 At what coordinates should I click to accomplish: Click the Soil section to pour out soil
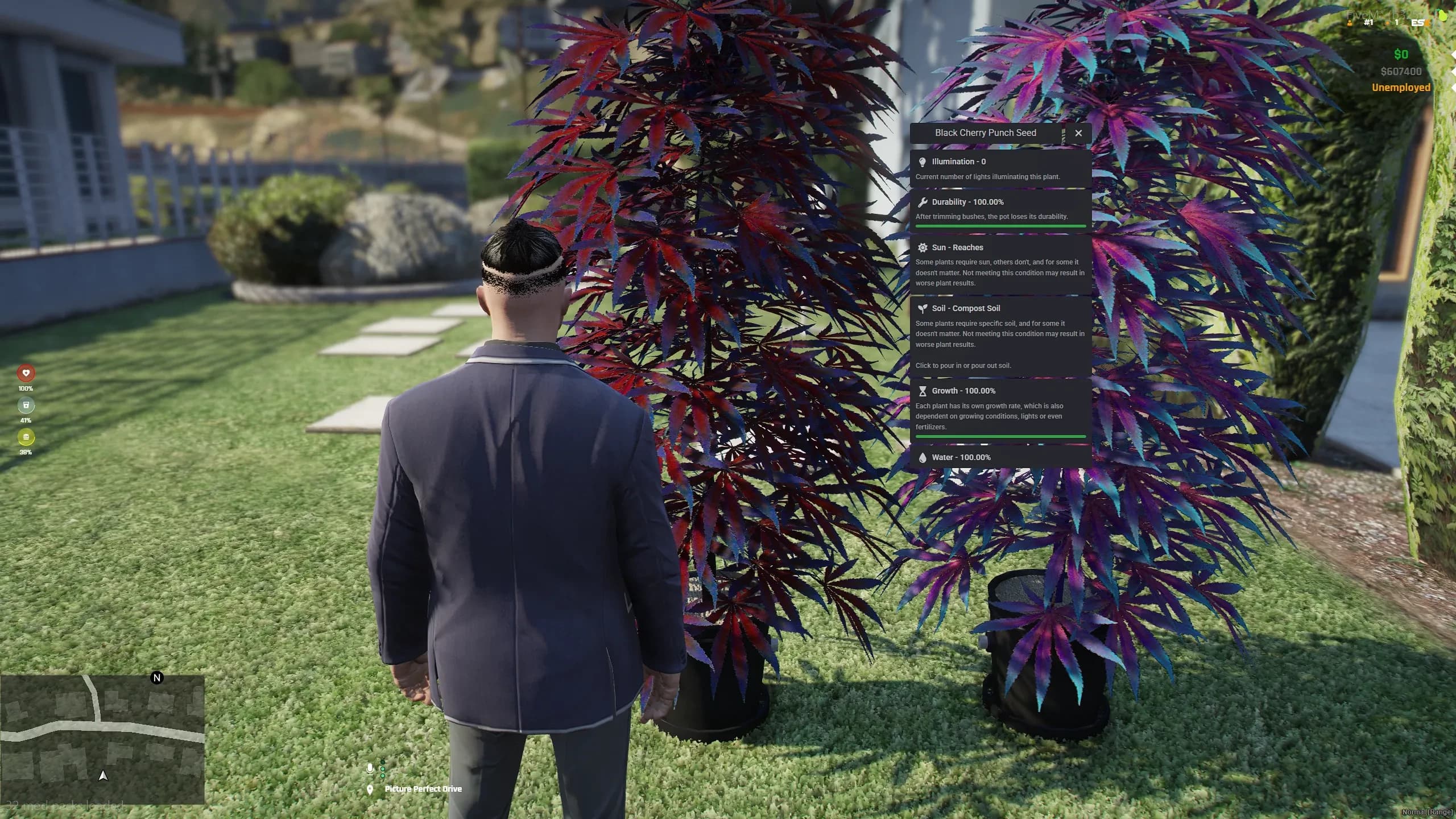tap(1000, 336)
